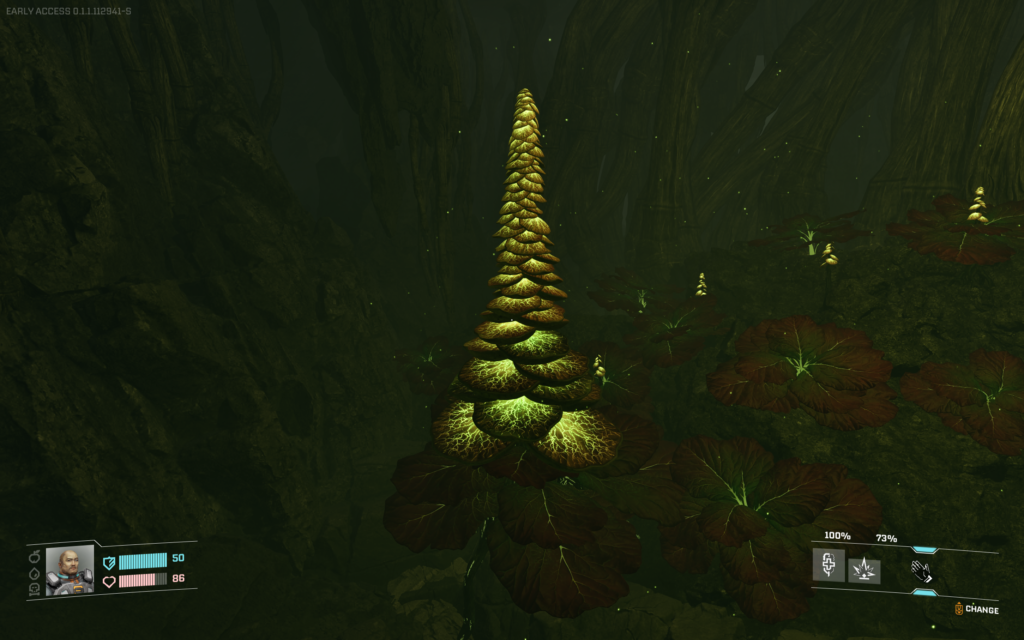Click the water droplet status icon
Screen dimensions: 1024x640
point(35,574)
